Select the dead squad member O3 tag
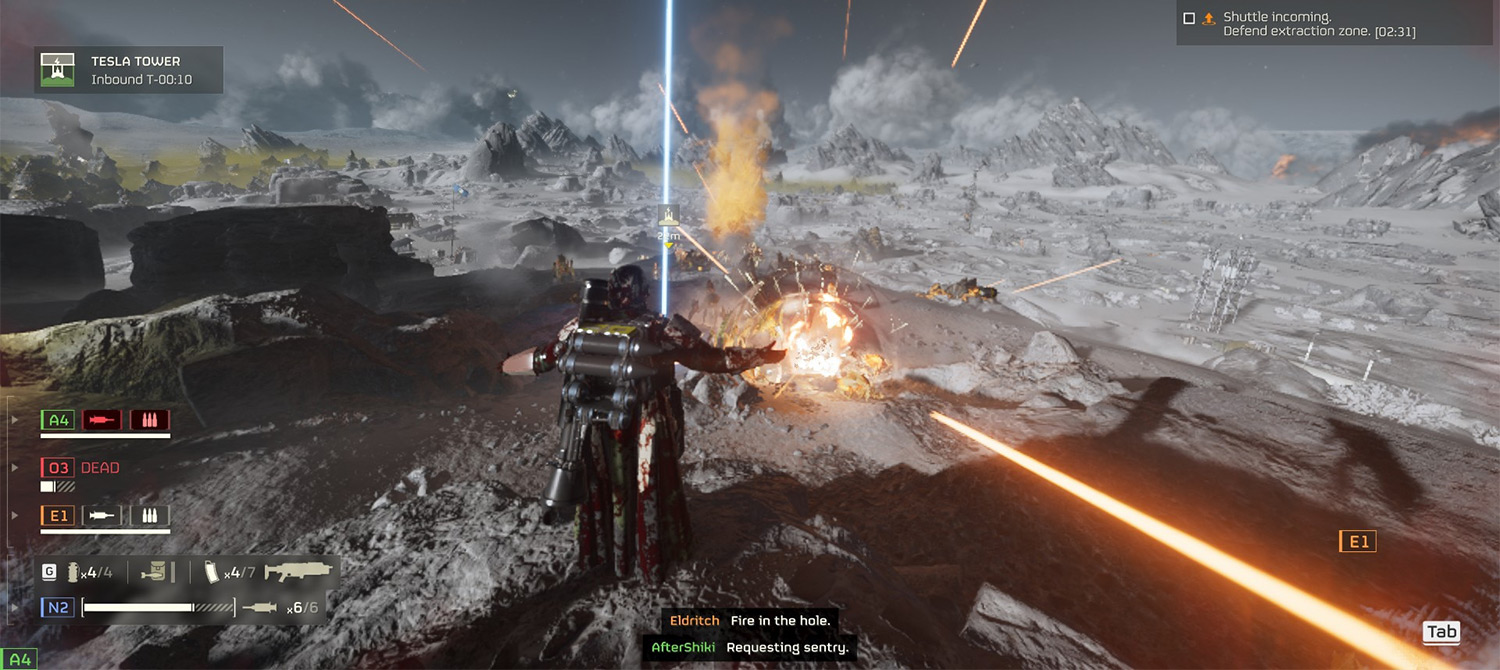1500x670 pixels. 58,468
